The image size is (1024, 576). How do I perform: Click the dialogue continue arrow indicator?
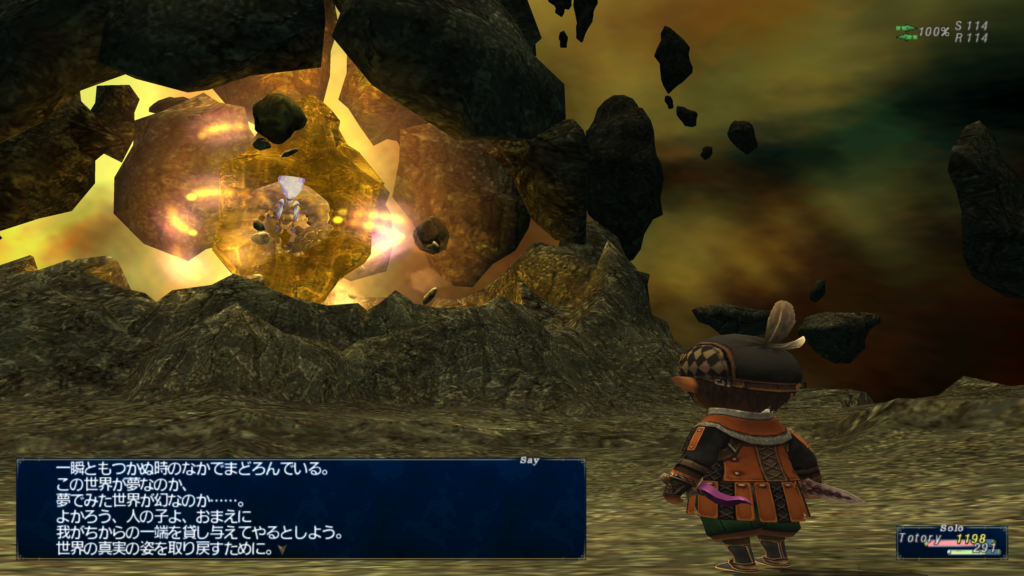[282, 549]
